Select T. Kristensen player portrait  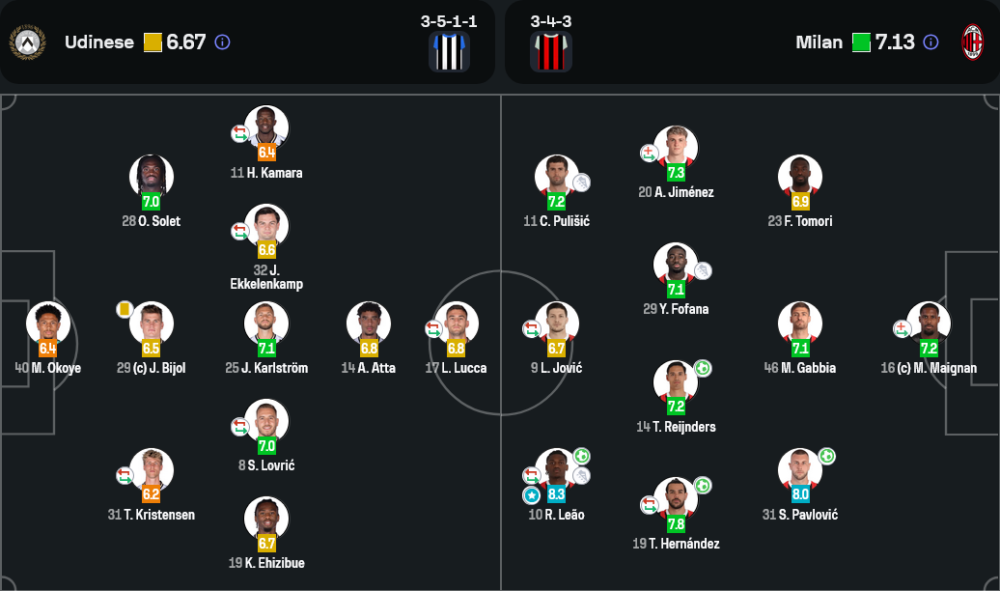[x=151, y=469]
